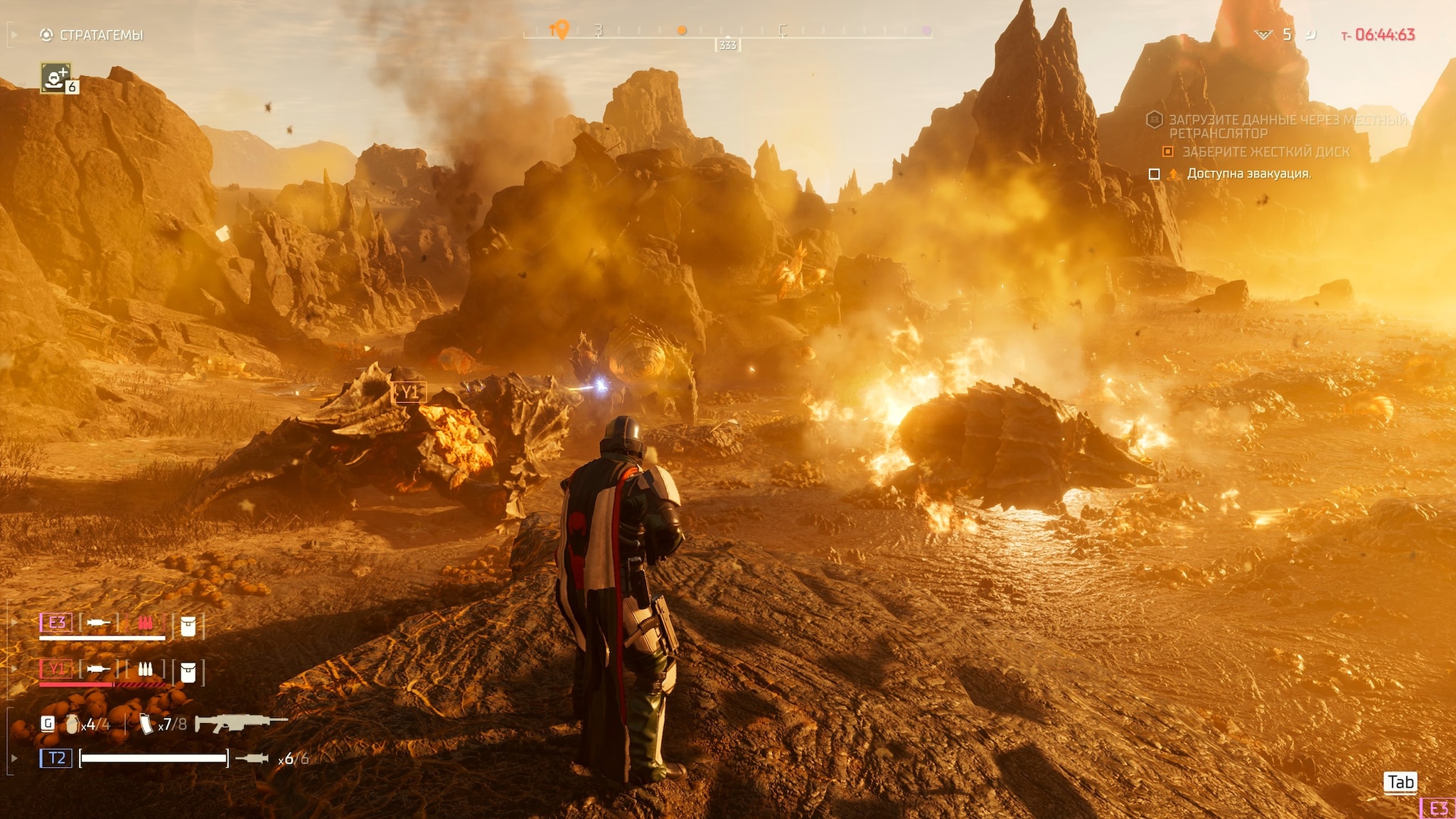Select the E3 name tag in the squad list

[56, 623]
